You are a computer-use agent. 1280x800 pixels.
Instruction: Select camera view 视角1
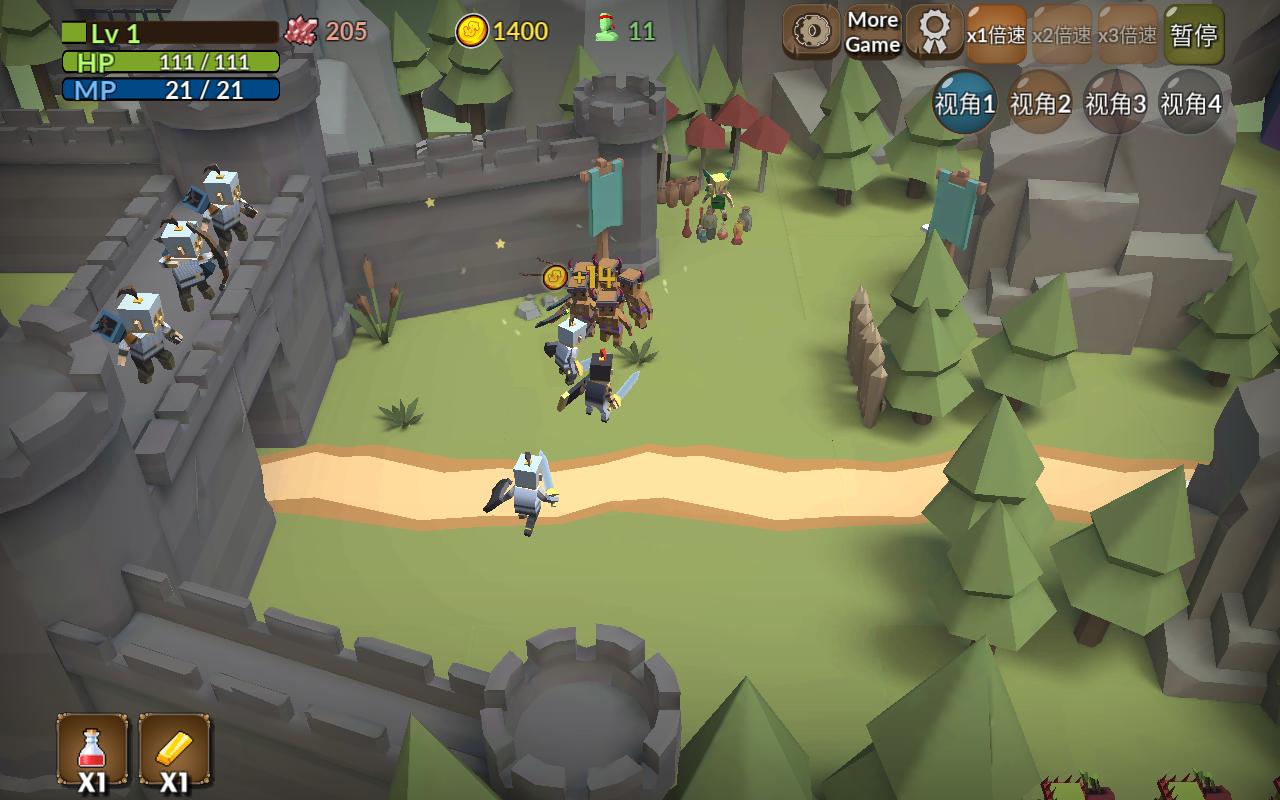965,103
